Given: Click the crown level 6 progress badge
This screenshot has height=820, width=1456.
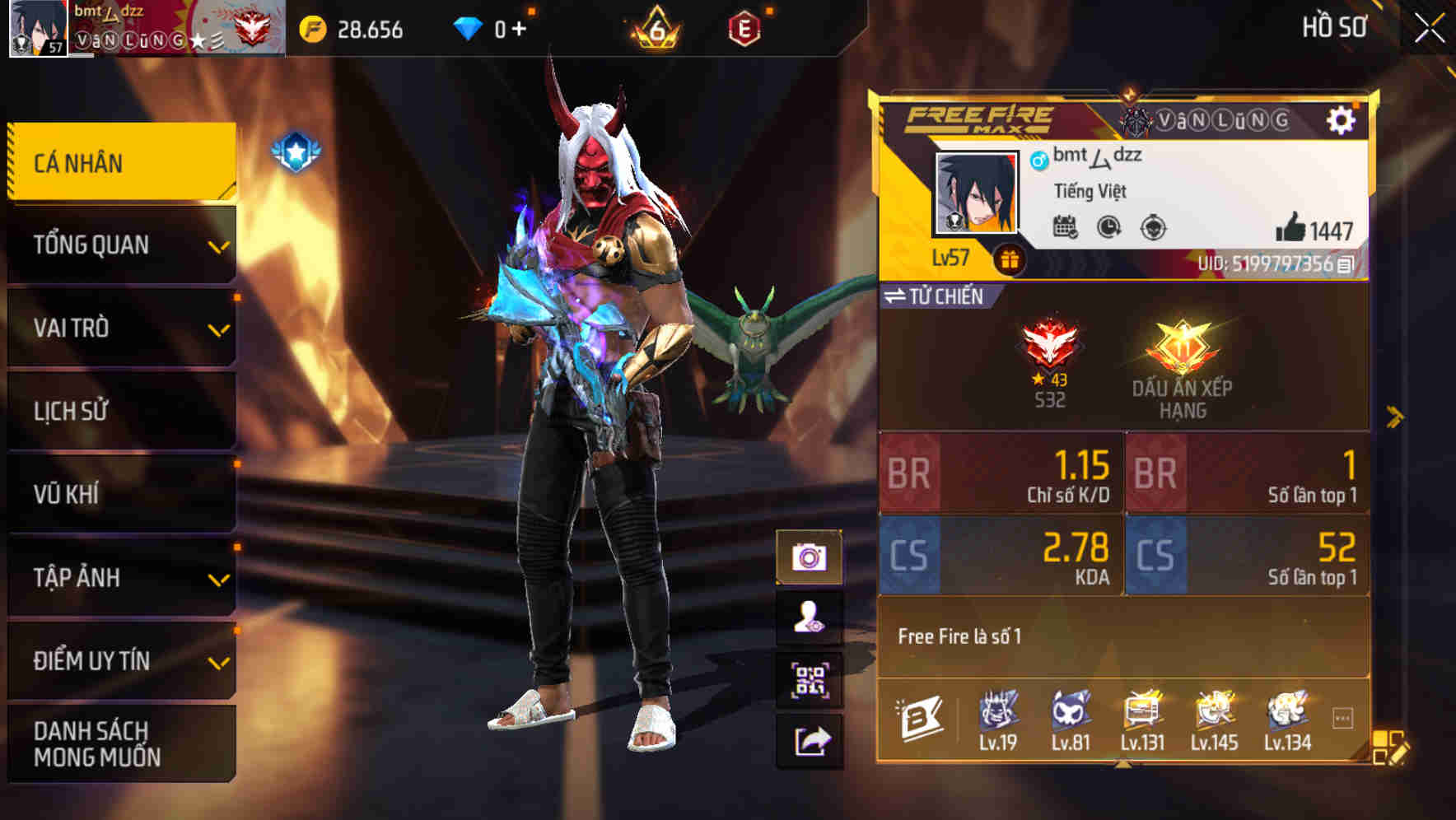Looking at the screenshot, I should point(656,27).
